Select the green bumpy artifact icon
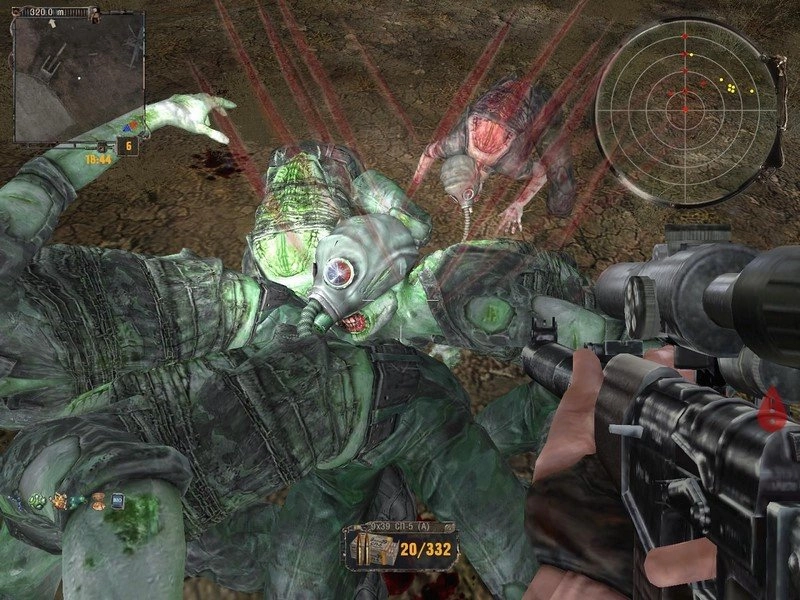The height and width of the screenshot is (600, 800). (x=37, y=500)
